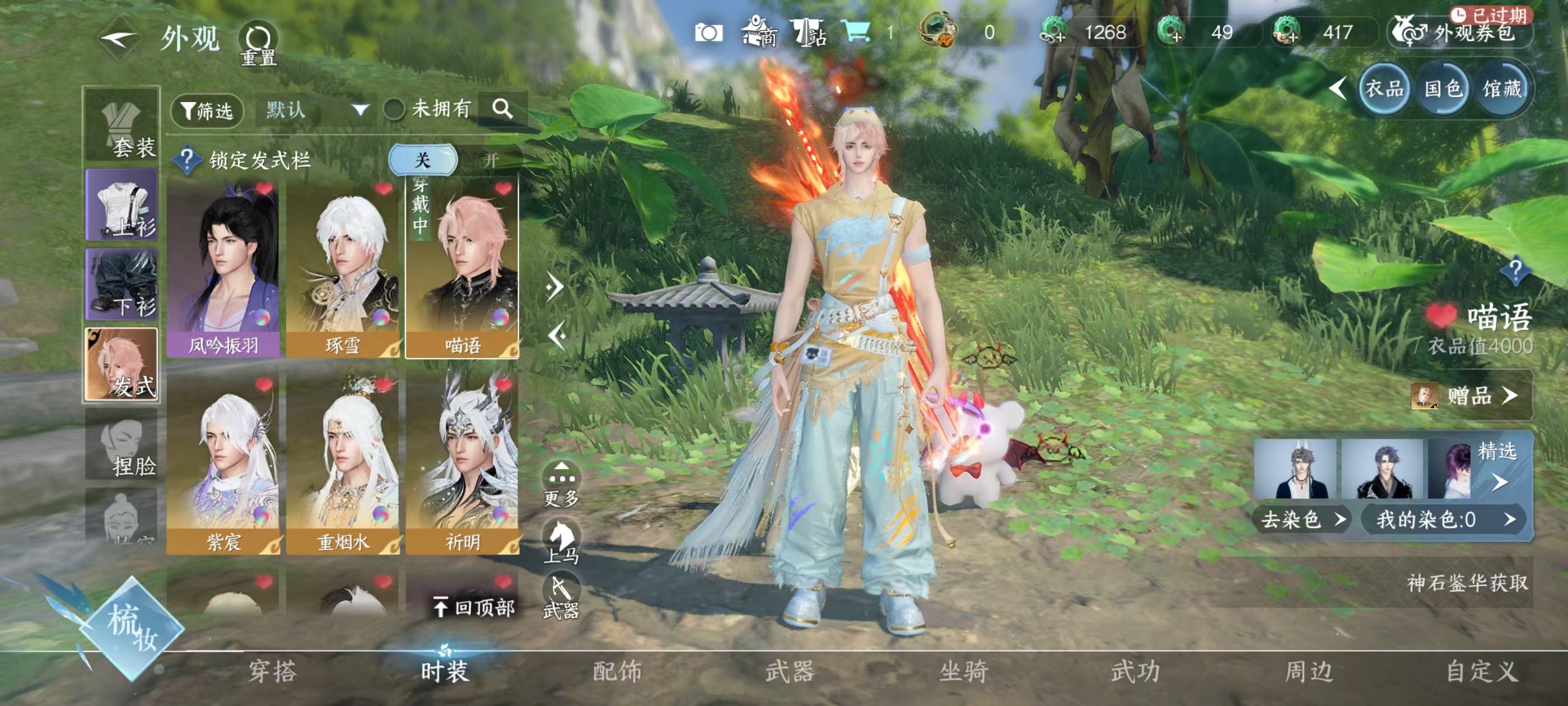Take a screenshot with the camera icon
This screenshot has height=706, width=1568.
pyautogui.click(x=708, y=32)
